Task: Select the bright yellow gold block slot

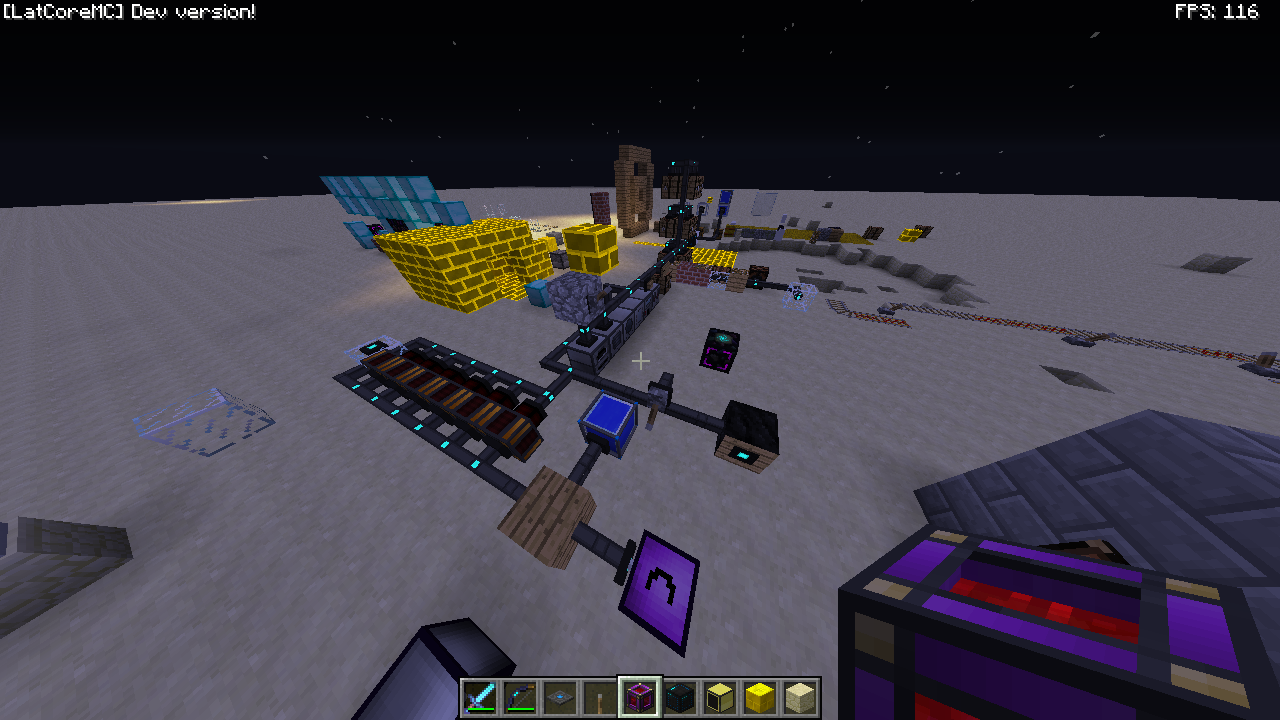Action: pyautogui.click(x=760, y=697)
